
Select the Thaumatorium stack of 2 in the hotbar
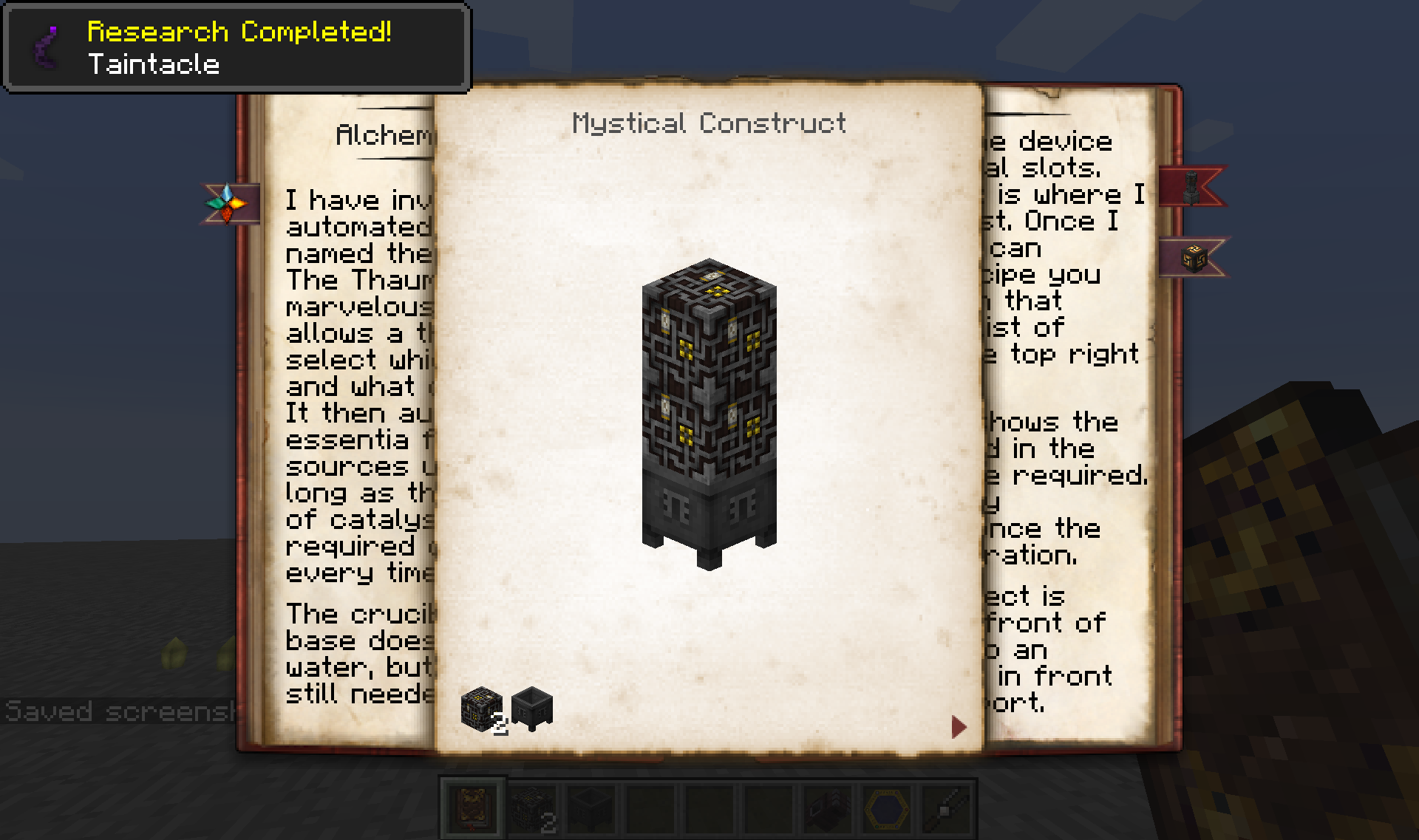pos(534,808)
